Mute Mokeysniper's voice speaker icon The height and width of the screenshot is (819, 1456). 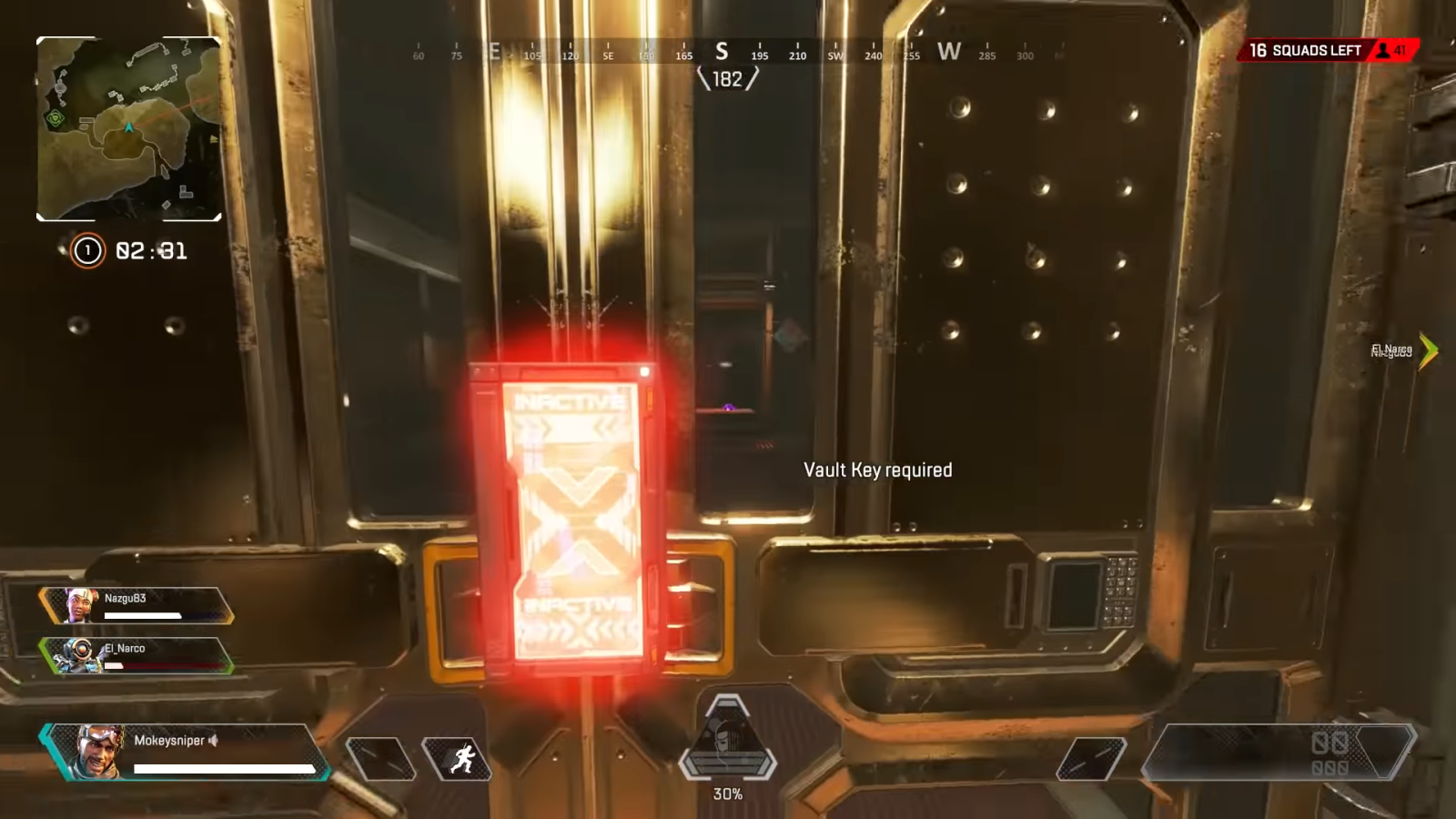coord(212,740)
